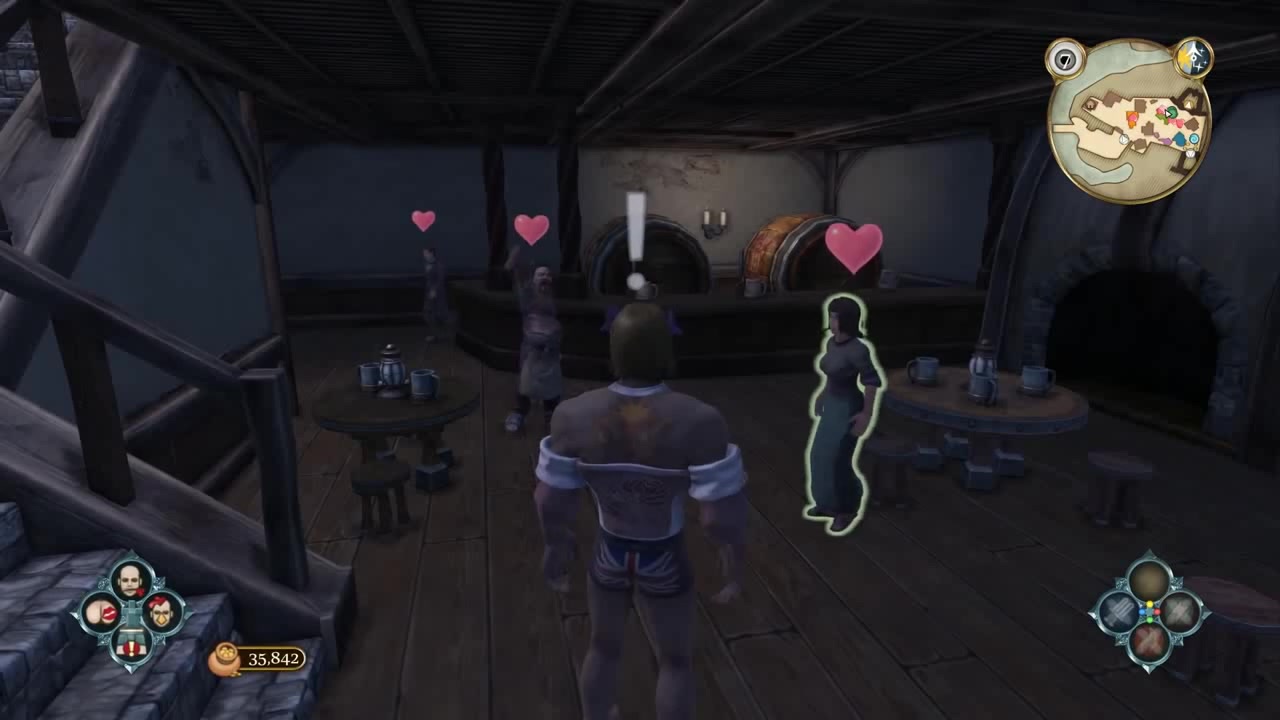Activate the chicken-beak face expression
Screen dimensions: 1280x720
(x=162, y=610)
